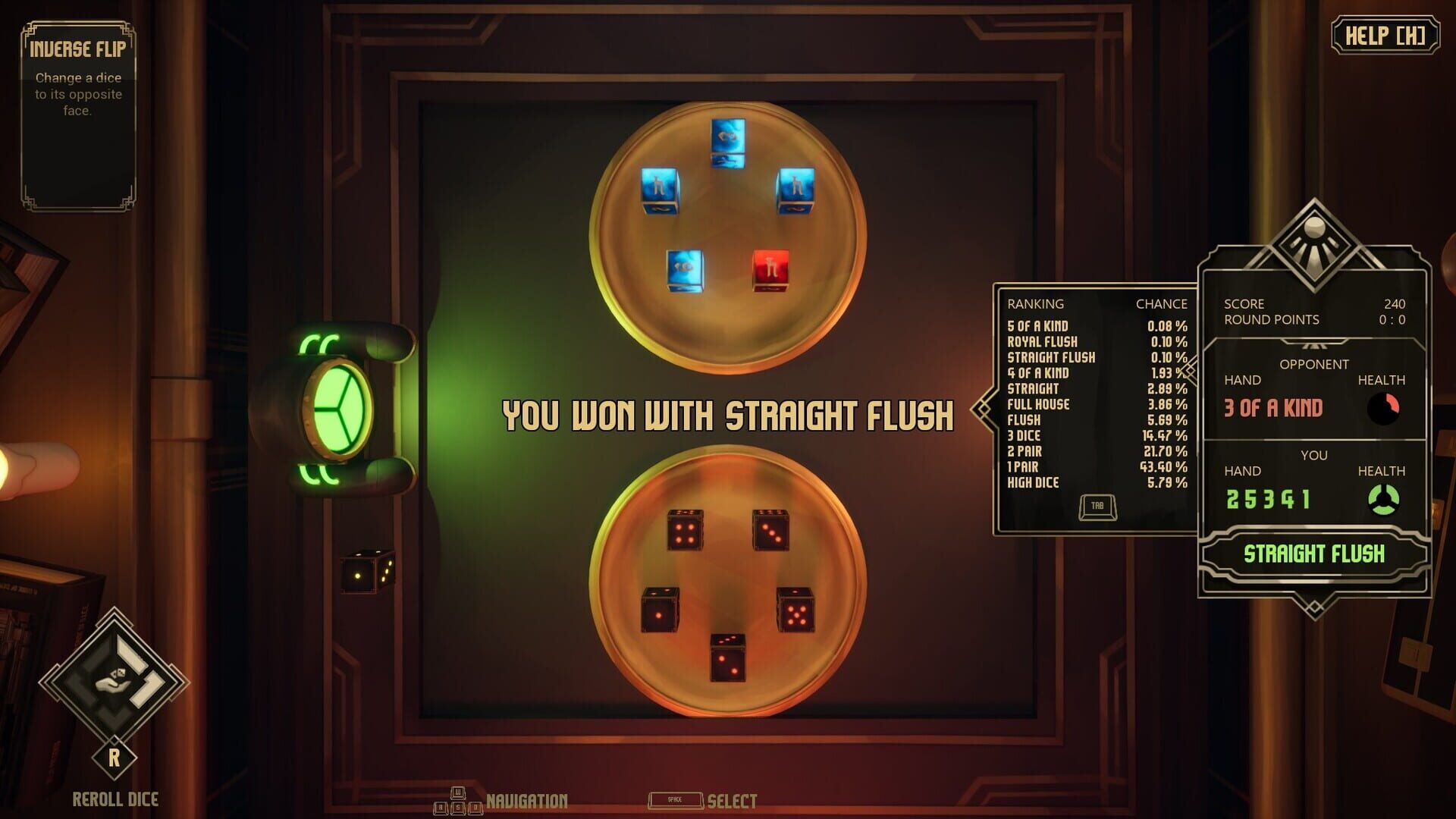1456x819 pixels.
Task: Open the HELP [H] menu
Action: [x=1386, y=33]
